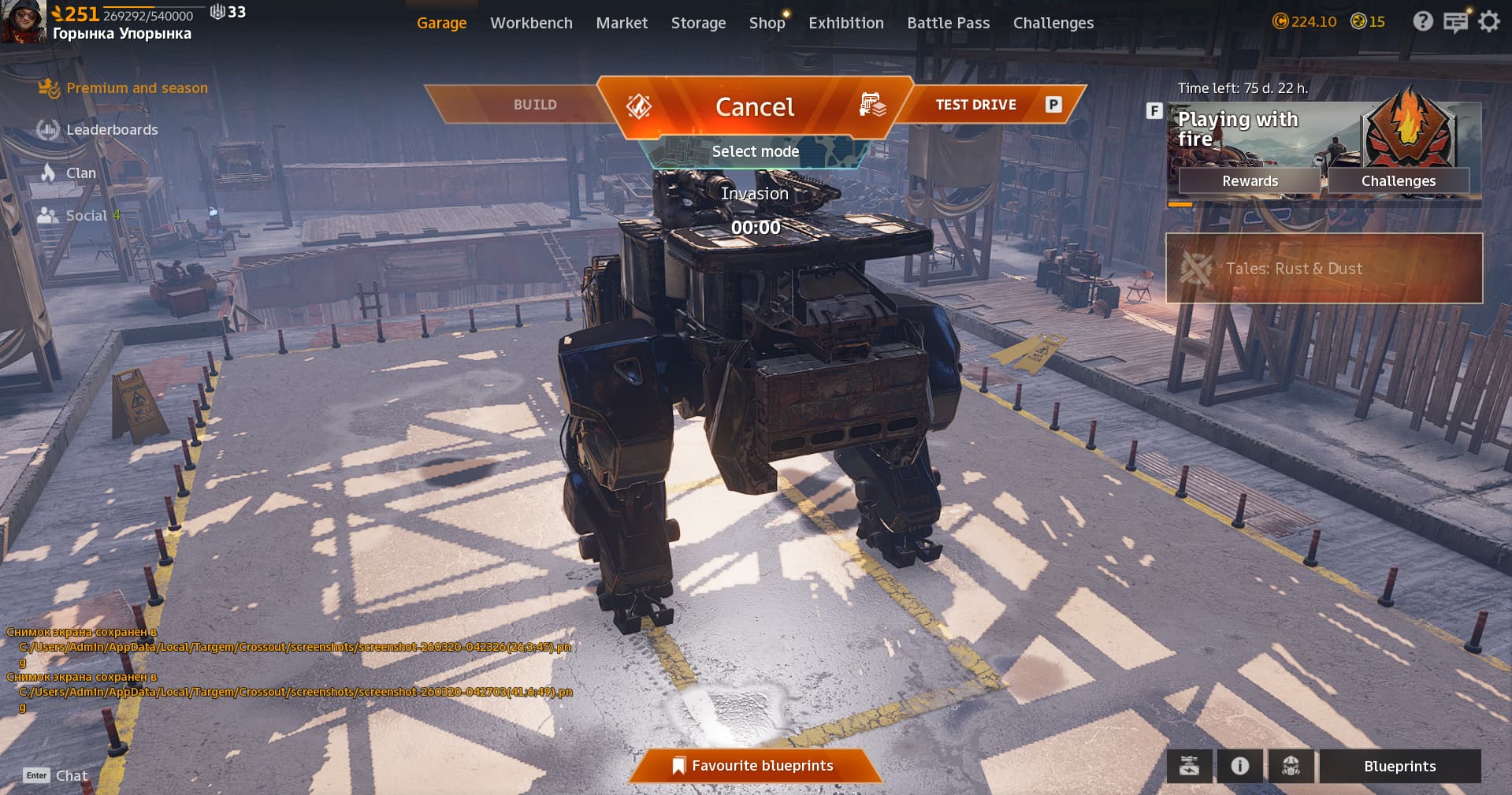View Playing with fire Rewards
This screenshot has width=1512, height=795.
[1250, 181]
